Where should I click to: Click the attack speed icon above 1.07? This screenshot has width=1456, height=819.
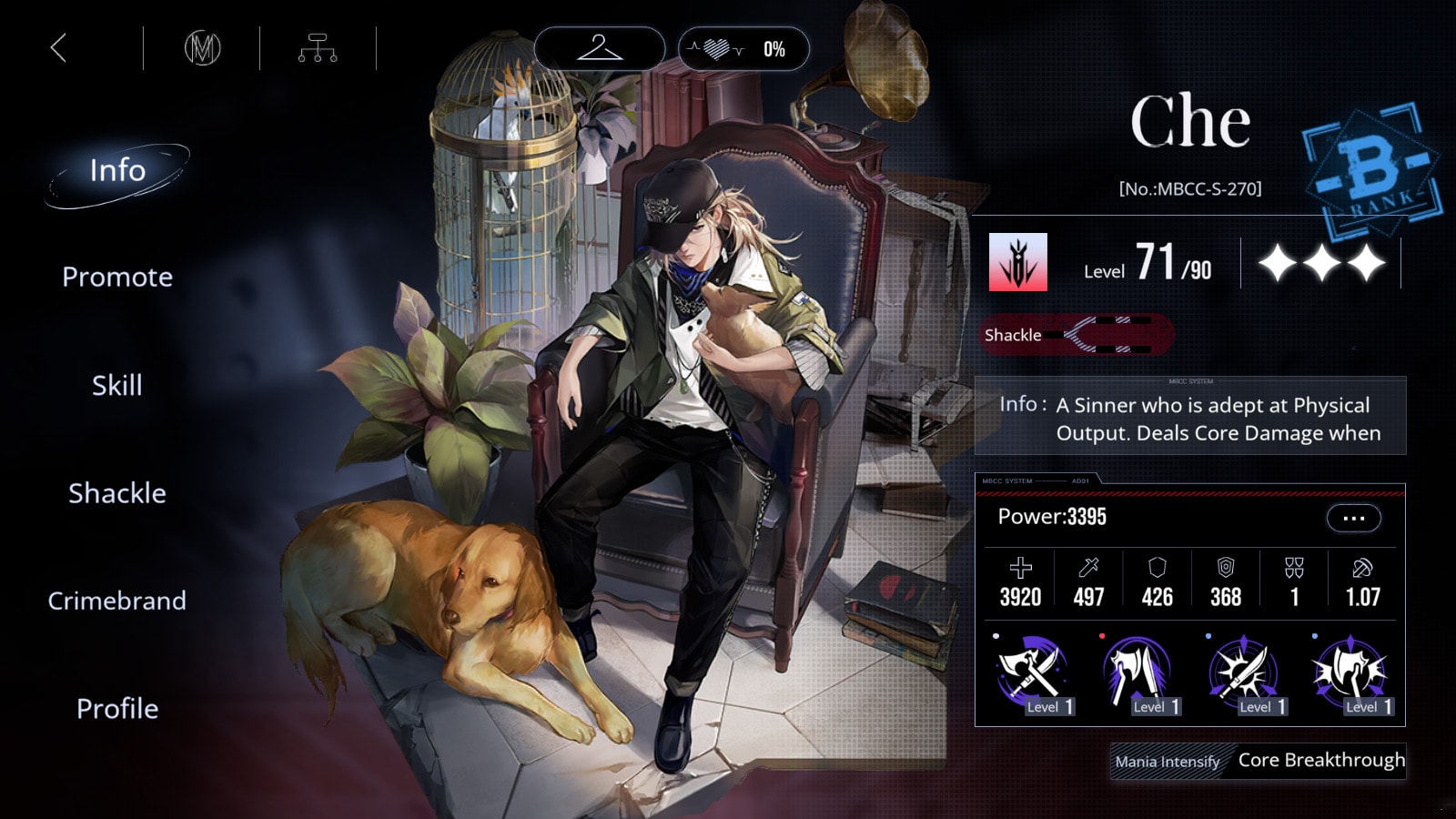click(x=1362, y=566)
